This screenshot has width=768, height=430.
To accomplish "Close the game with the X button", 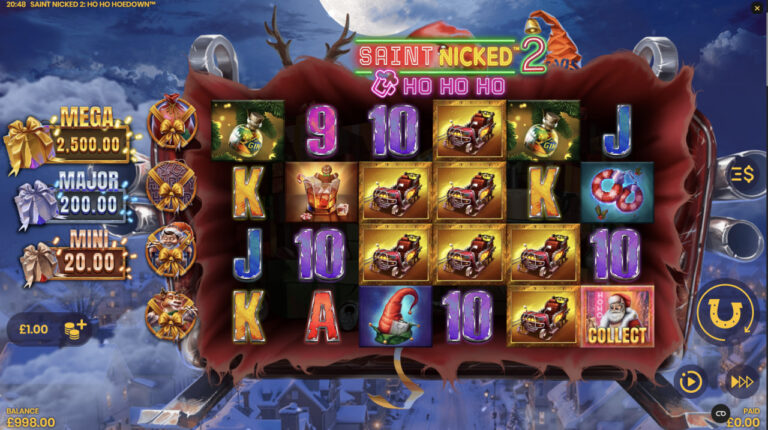I will click(756, 9).
